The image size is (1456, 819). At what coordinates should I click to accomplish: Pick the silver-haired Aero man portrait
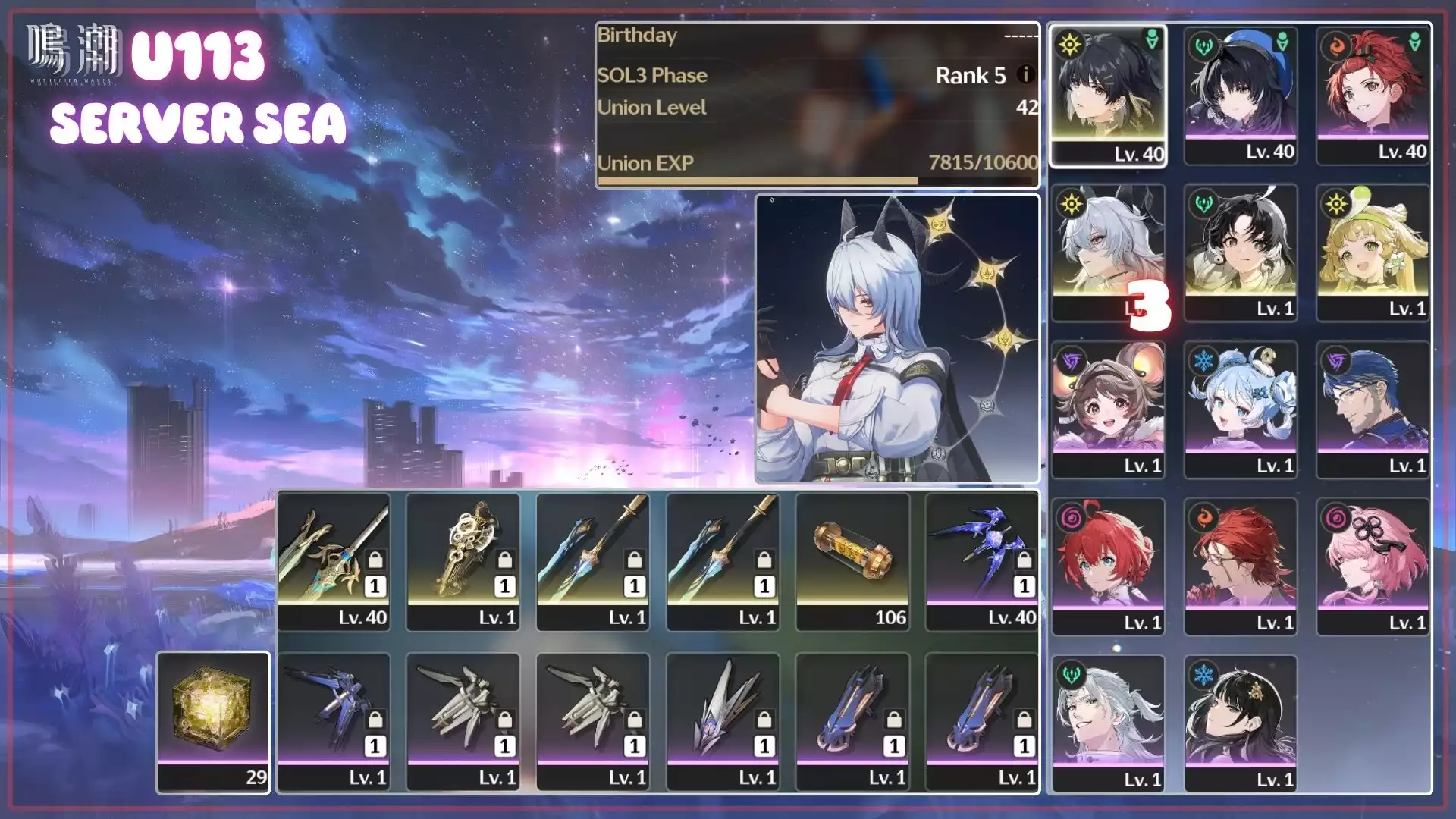(x=1108, y=723)
